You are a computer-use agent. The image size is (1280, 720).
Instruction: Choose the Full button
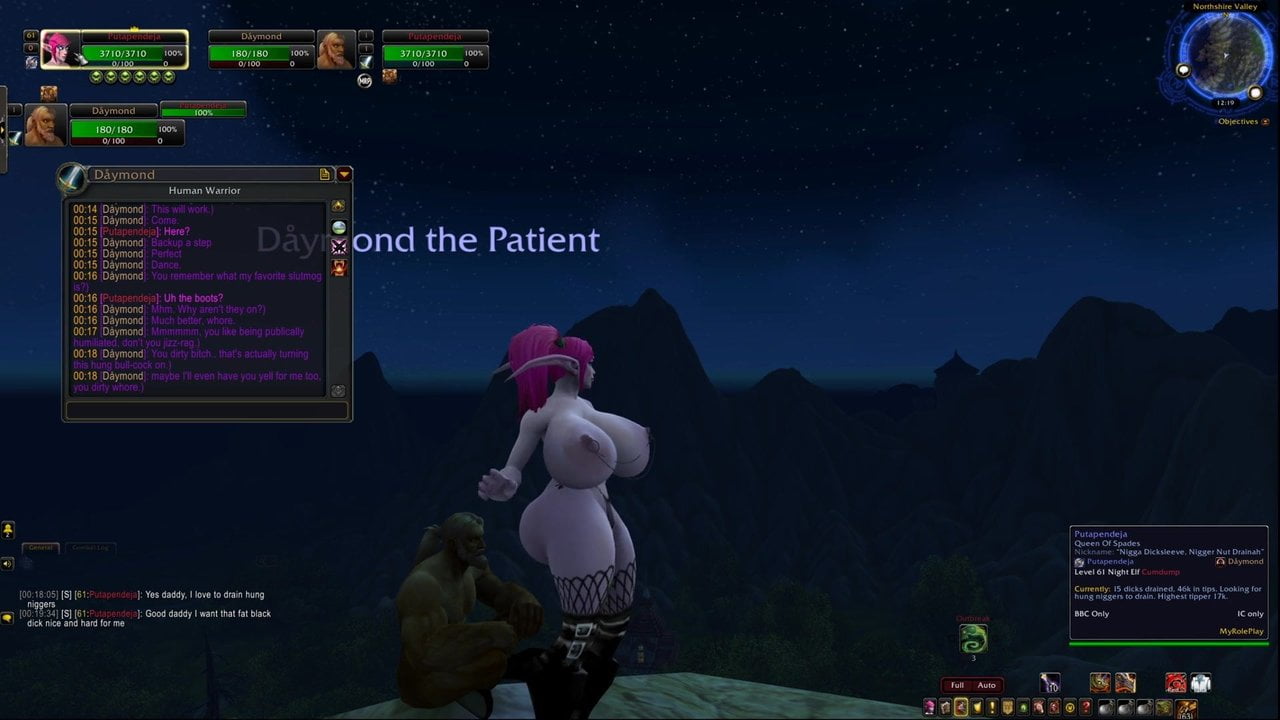[957, 685]
